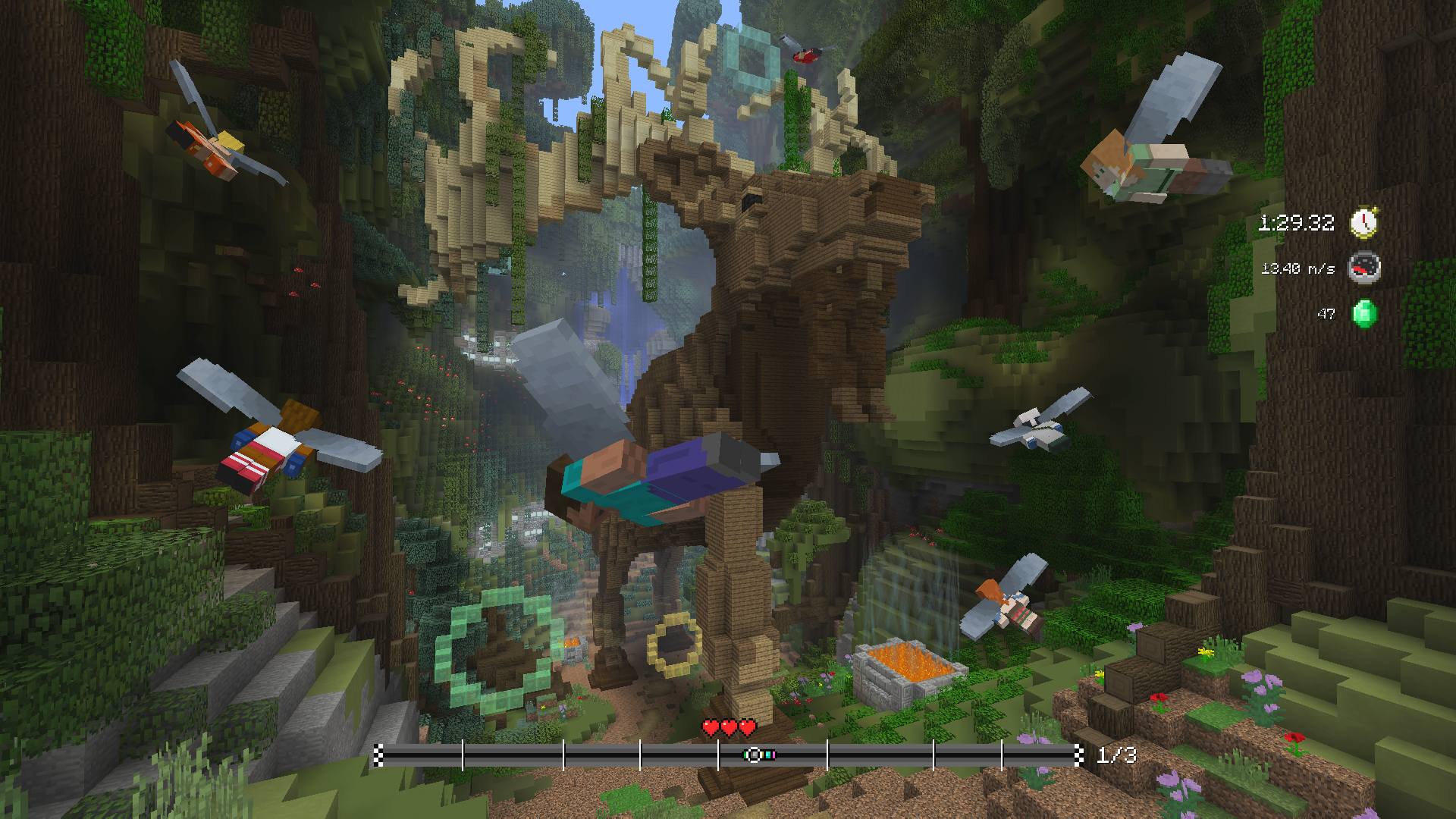Select the speedometer gauge icon

click(1363, 267)
